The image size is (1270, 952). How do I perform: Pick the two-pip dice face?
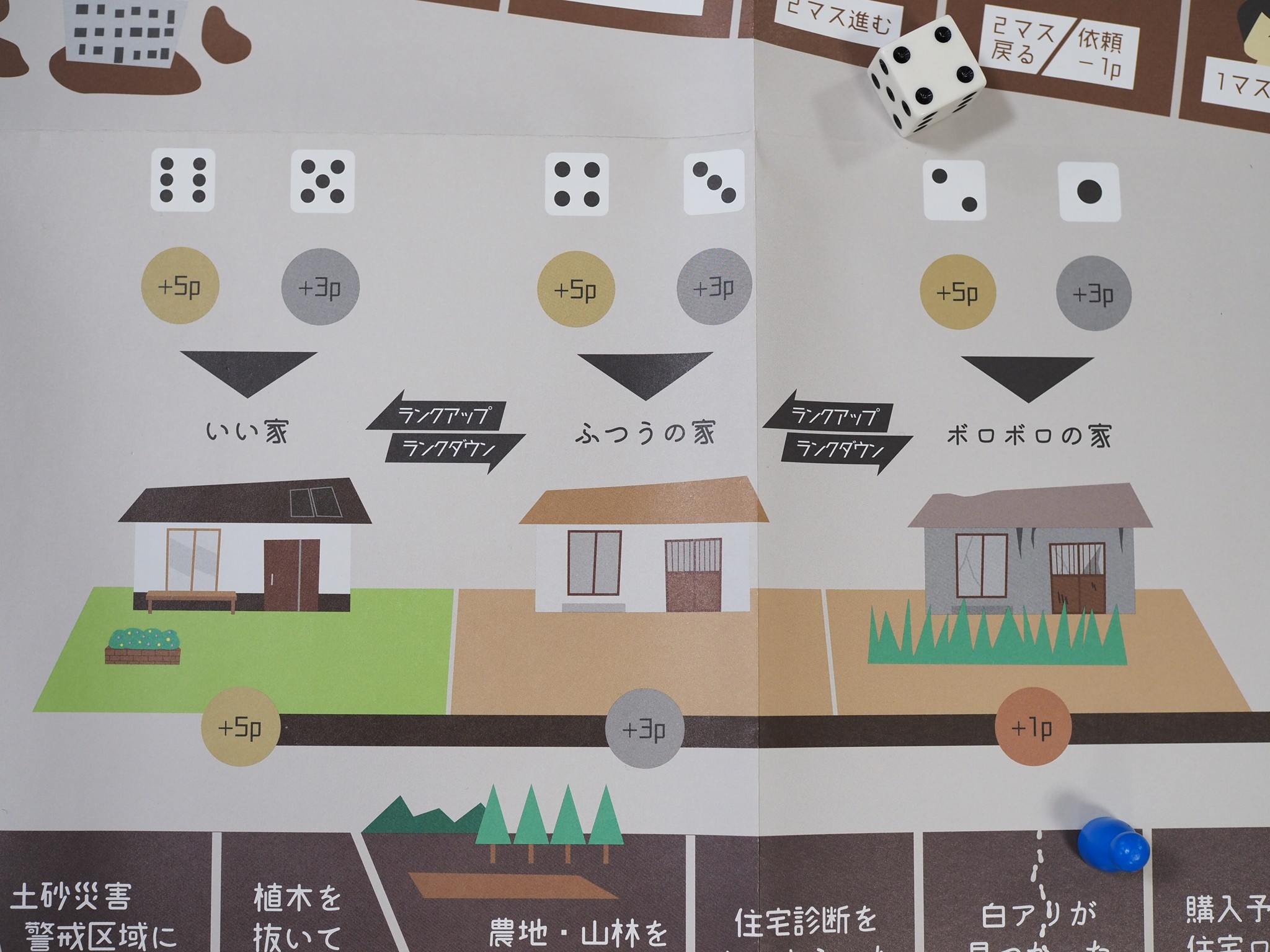tap(954, 190)
